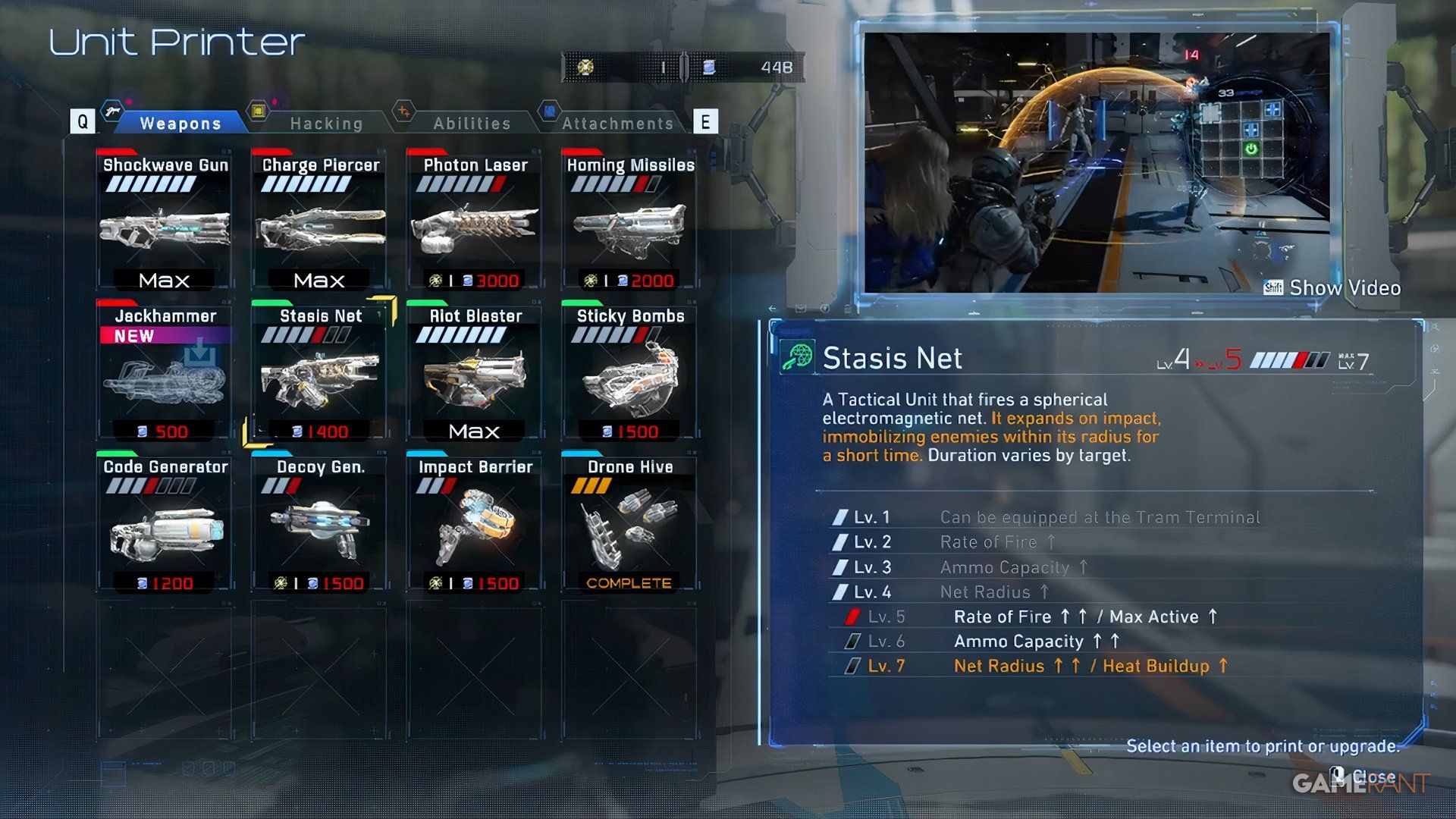
Task: Switch to the Abilities tab
Action: point(472,123)
